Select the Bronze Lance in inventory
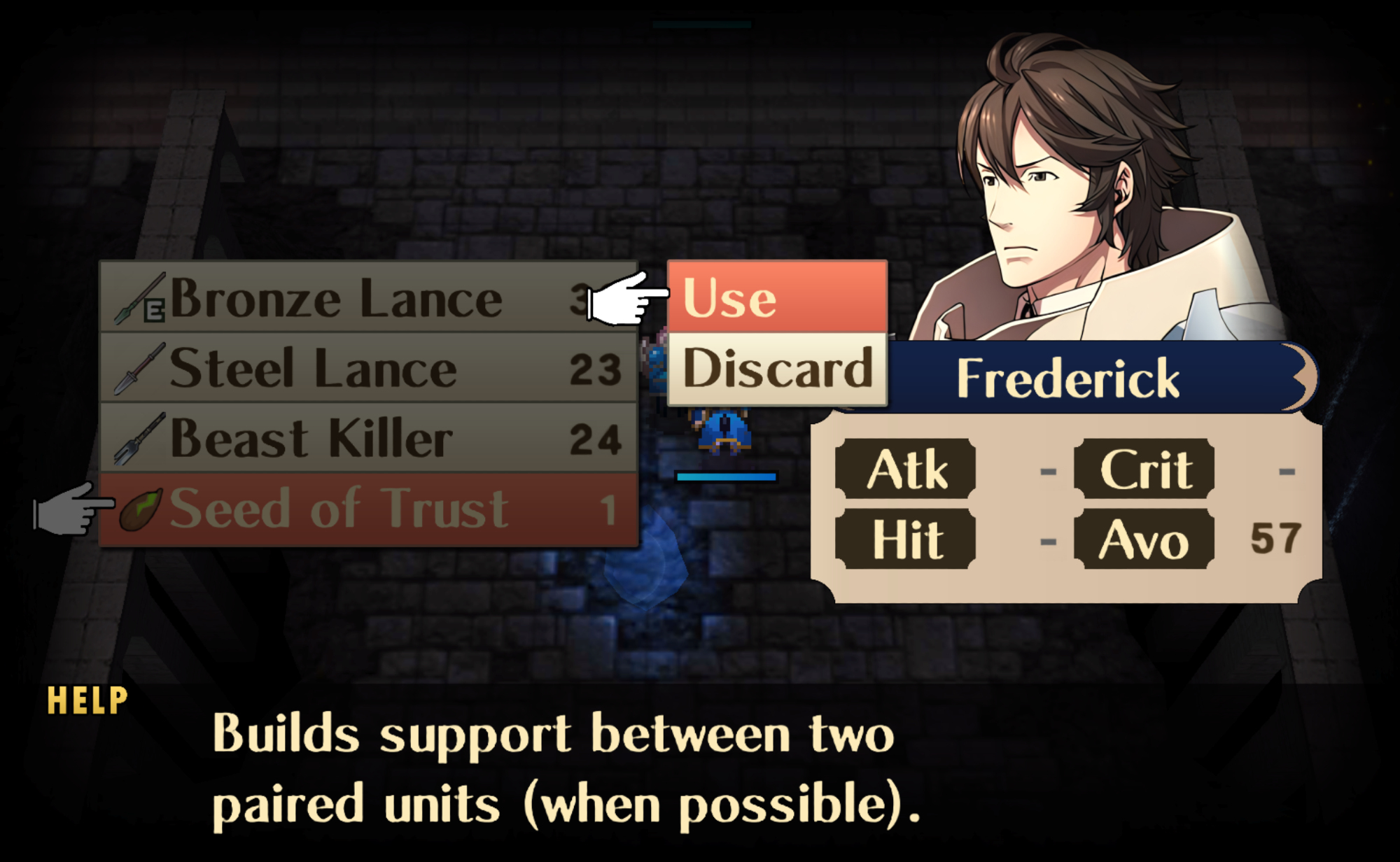Image resolution: width=1400 pixels, height=862 pixels. point(367,298)
